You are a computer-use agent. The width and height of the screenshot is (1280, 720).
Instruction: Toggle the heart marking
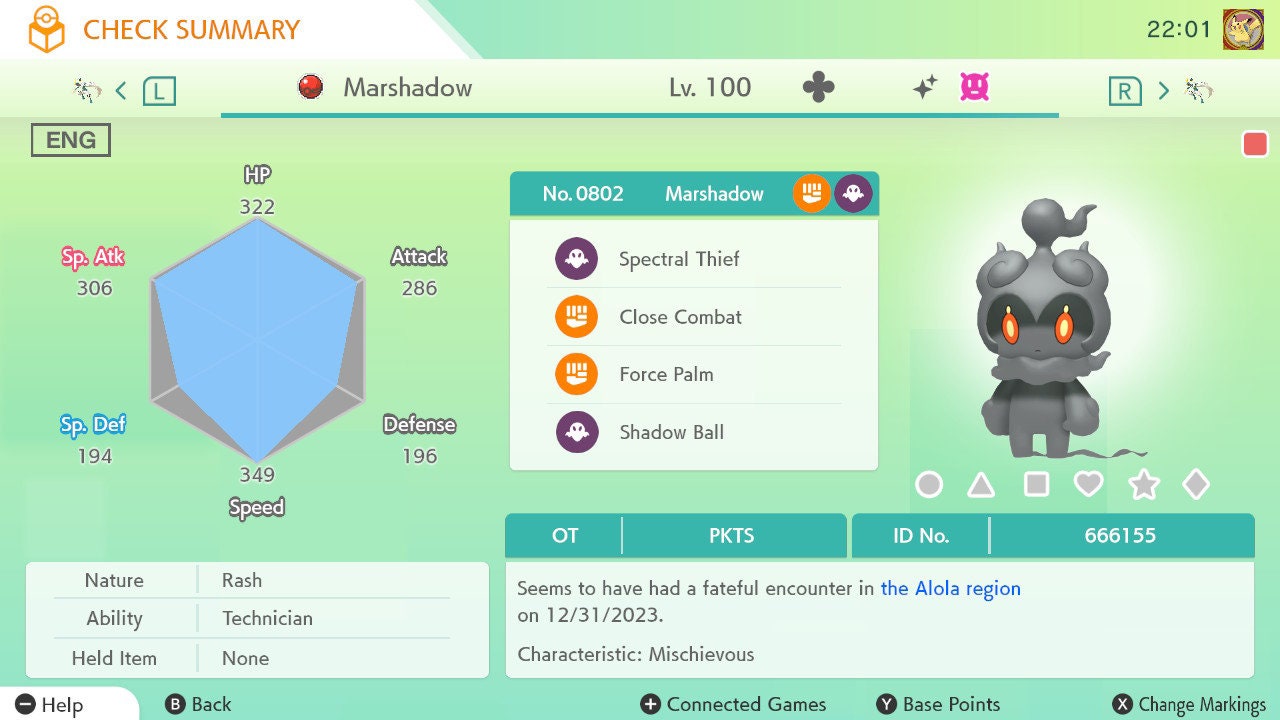point(1088,485)
